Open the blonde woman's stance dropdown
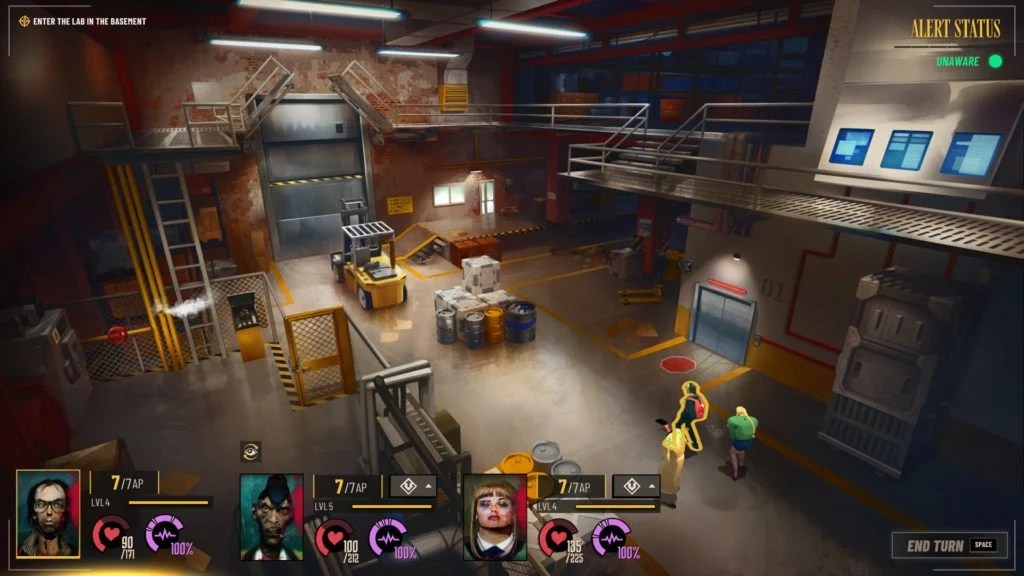This screenshot has height=576, width=1024. tap(636, 486)
